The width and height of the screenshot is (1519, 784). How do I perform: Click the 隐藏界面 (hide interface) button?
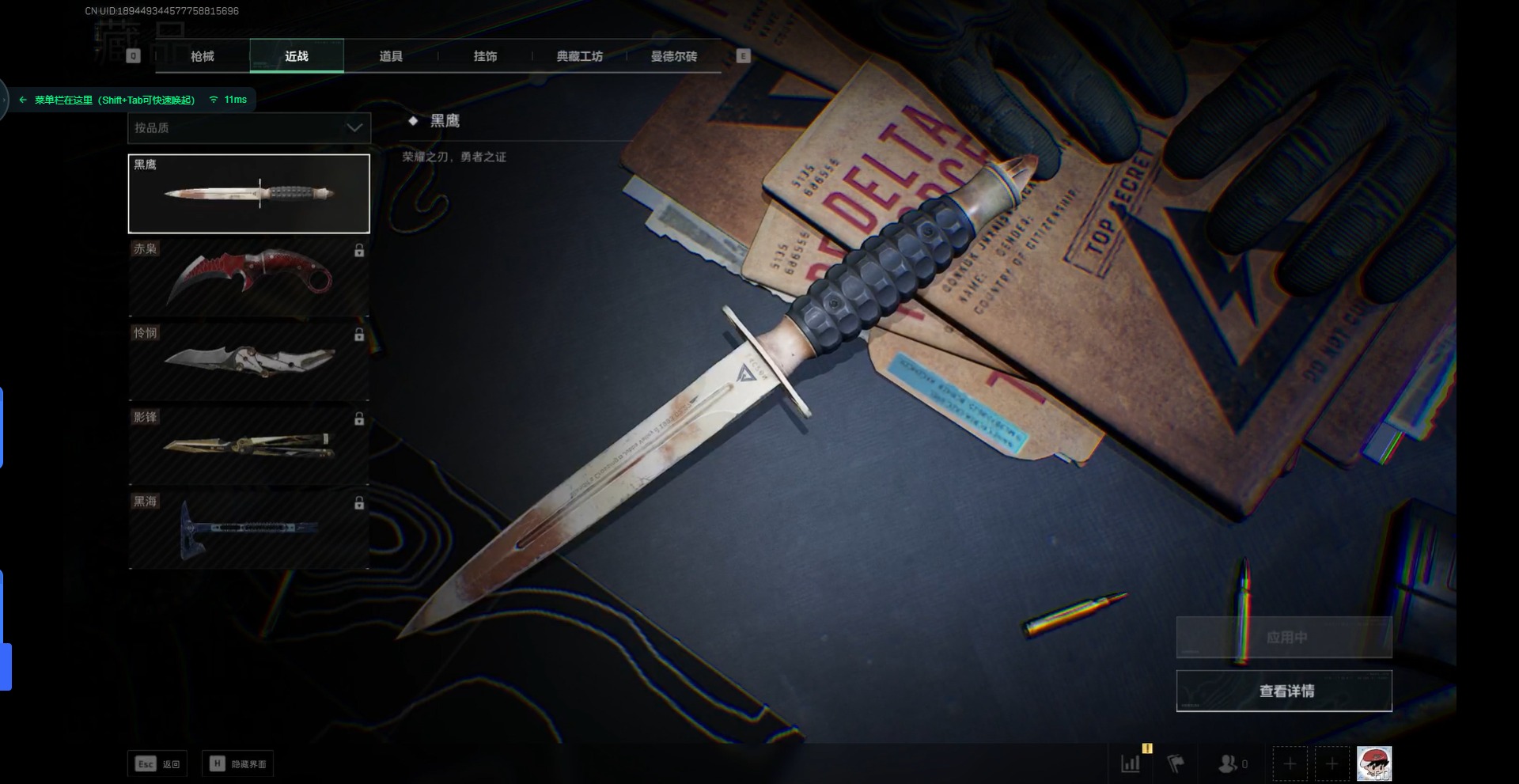click(x=238, y=763)
